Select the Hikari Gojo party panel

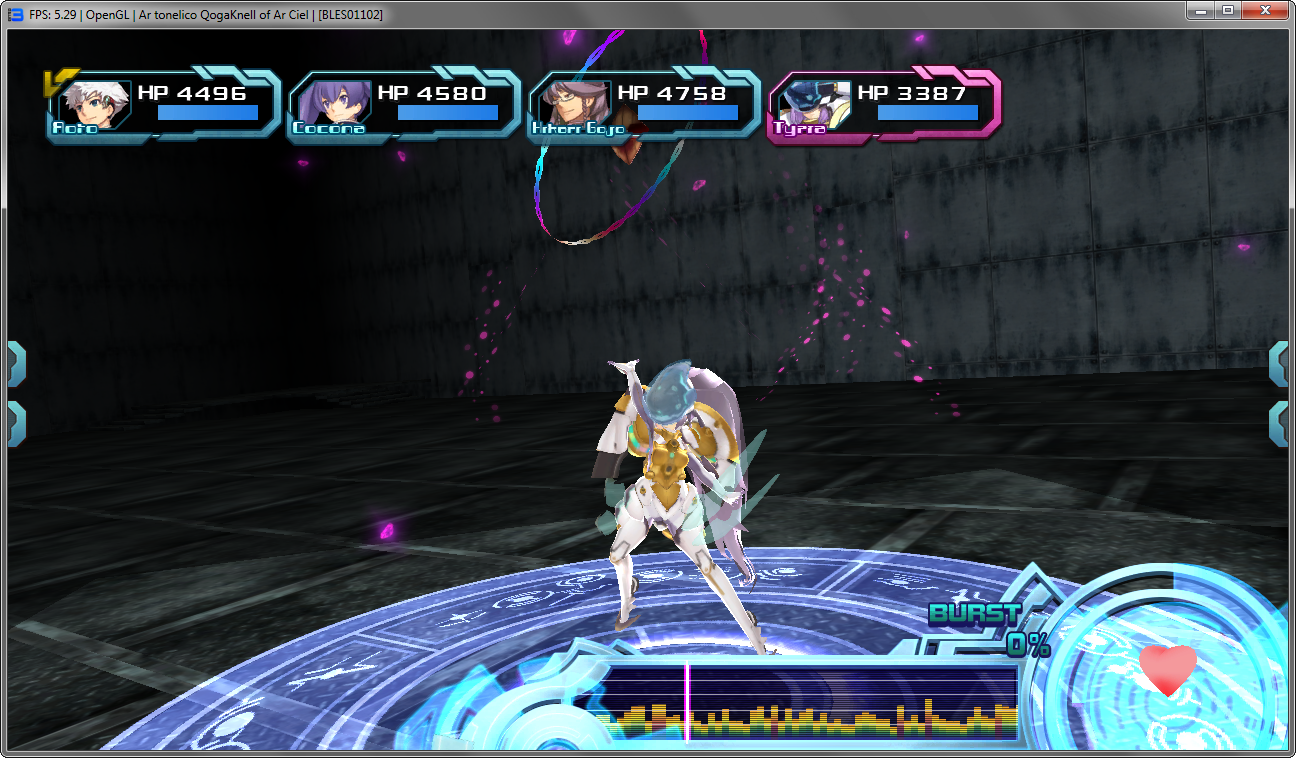tap(643, 105)
